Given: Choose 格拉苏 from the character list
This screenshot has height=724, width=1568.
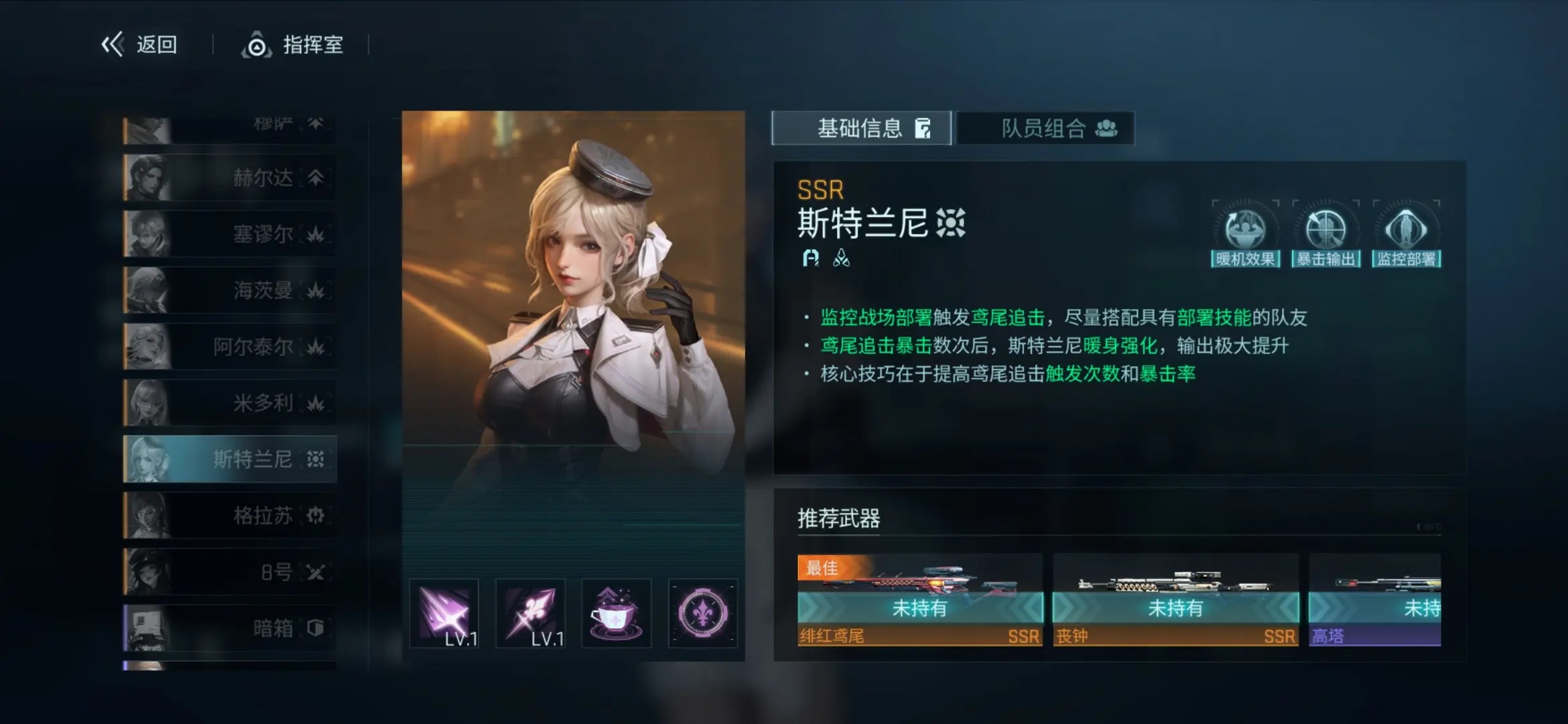Looking at the screenshot, I should click(230, 516).
